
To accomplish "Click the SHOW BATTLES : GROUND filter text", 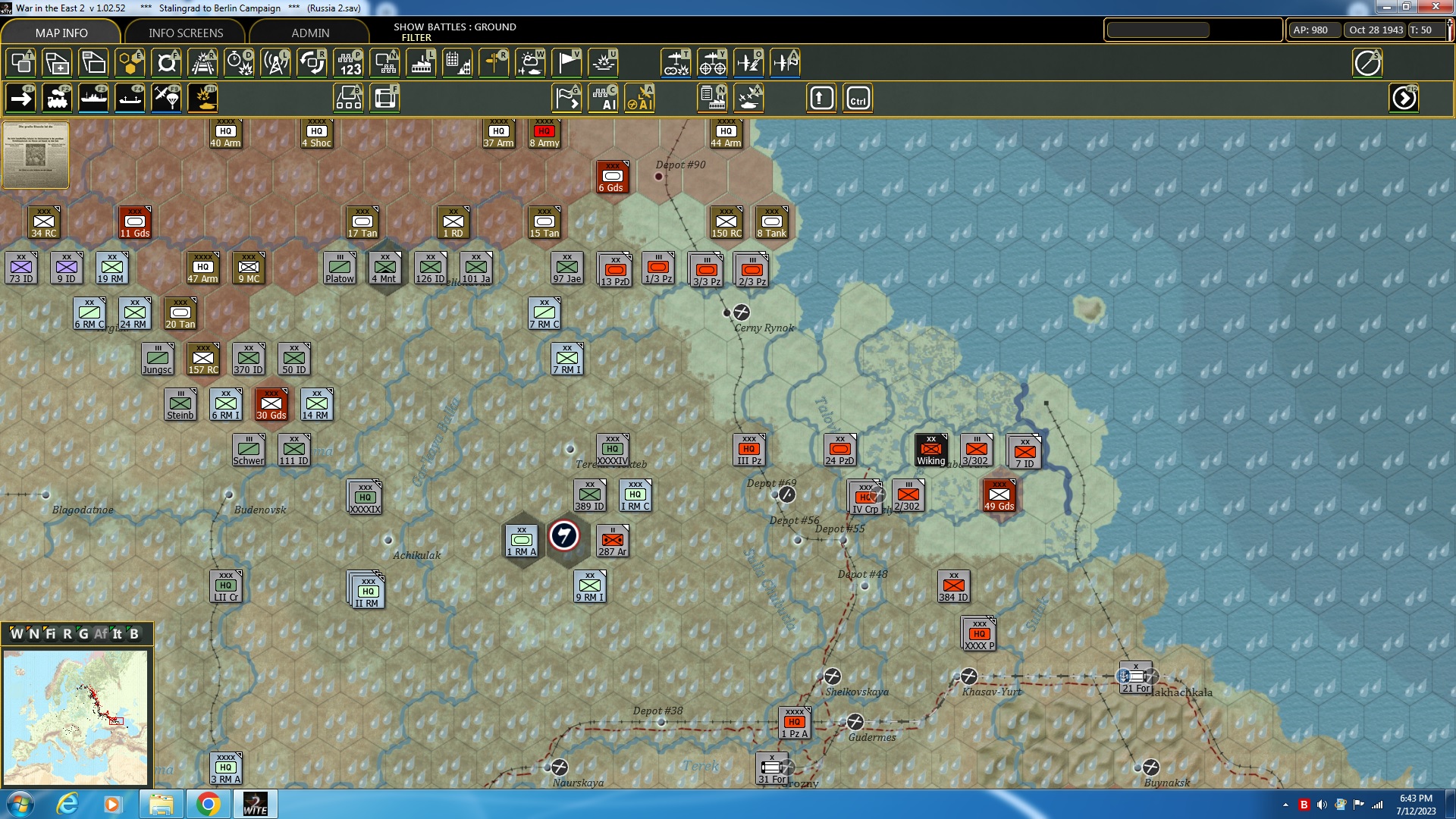I will click(455, 32).
